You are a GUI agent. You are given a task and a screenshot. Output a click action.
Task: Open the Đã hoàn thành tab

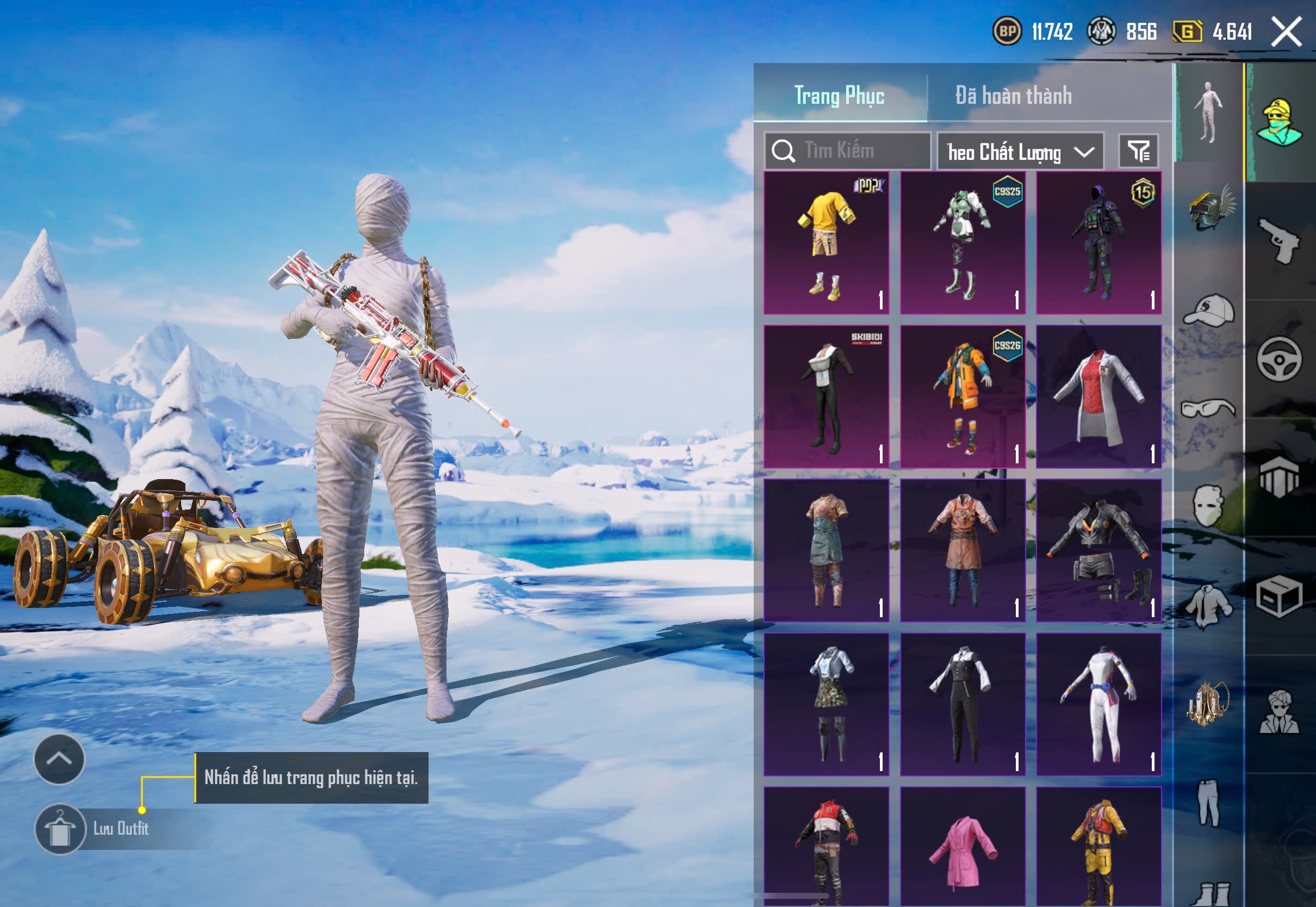[x=1013, y=96]
